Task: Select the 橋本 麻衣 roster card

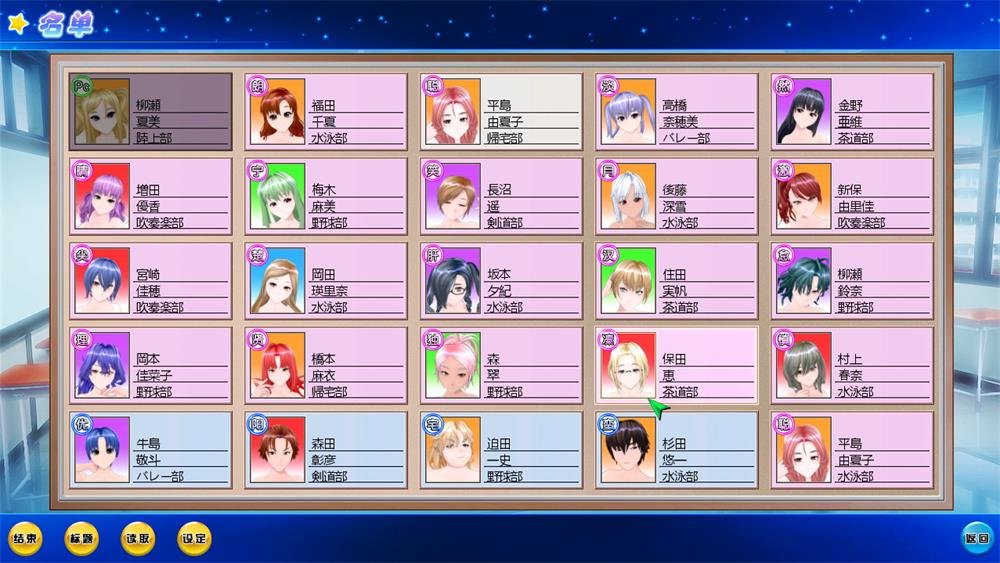Action: tap(326, 366)
